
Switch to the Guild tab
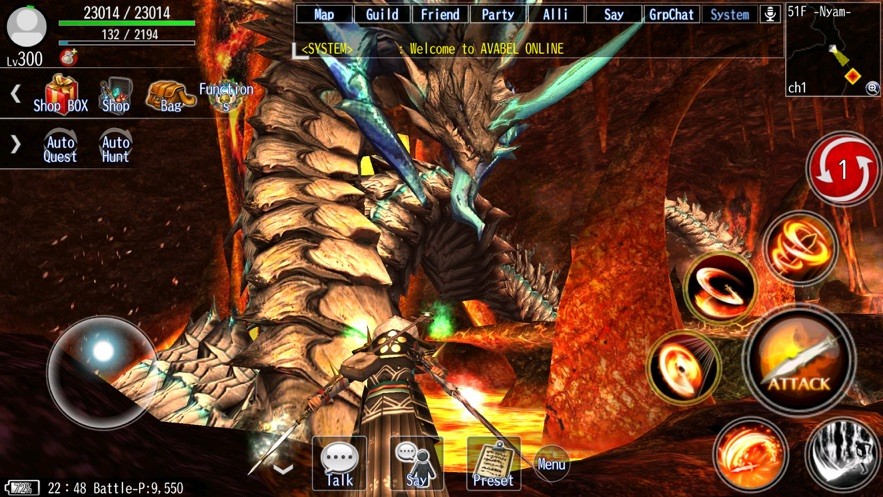click(x=382, y=14)
